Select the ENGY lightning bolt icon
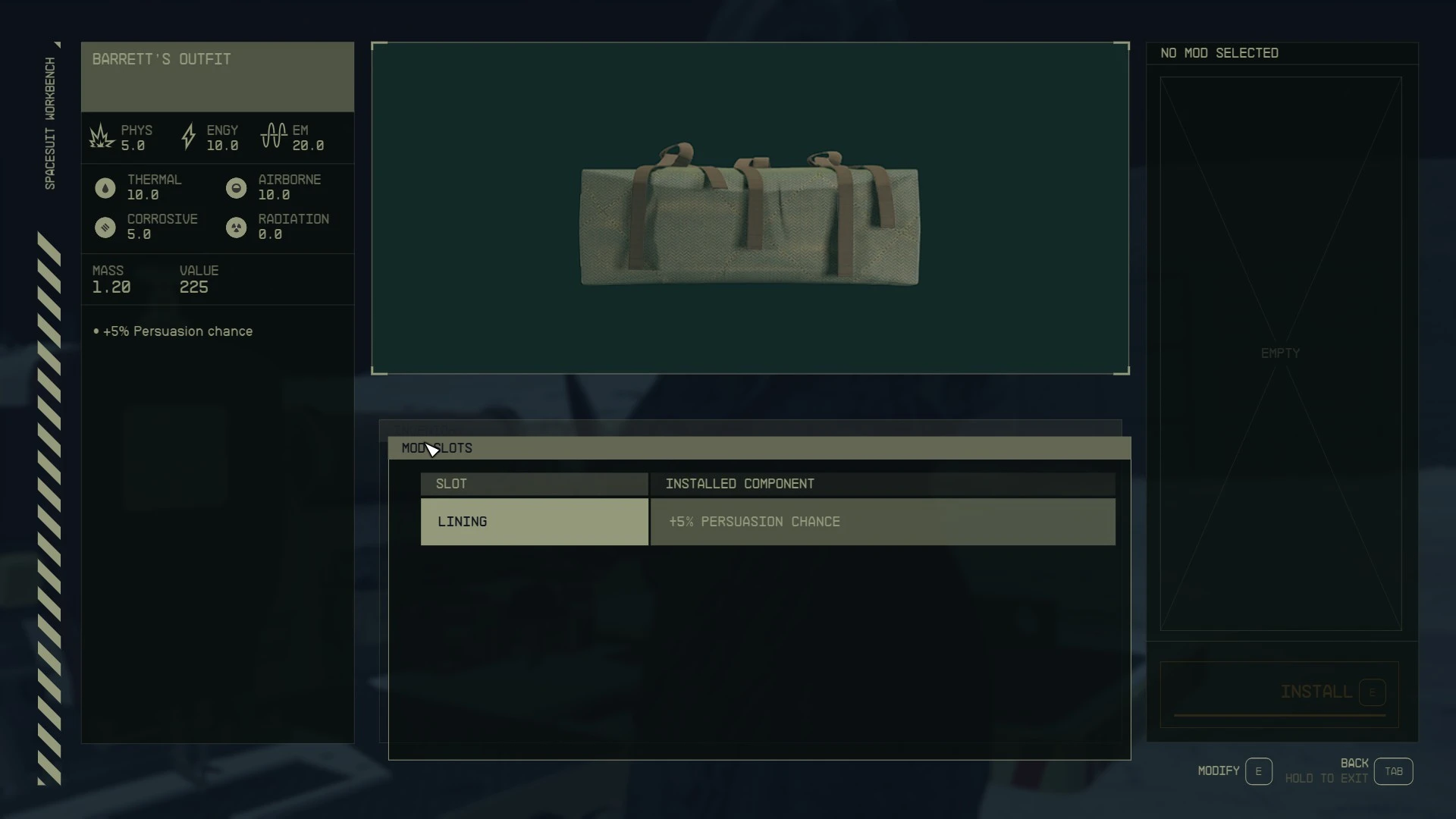 tap(188, 136)
